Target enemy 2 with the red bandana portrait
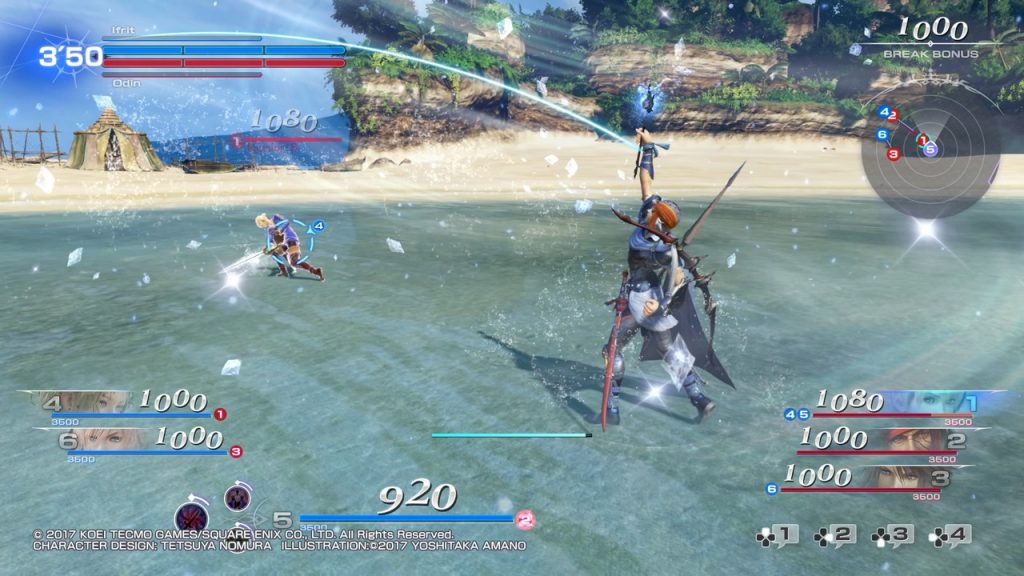 tap(915, 440)
